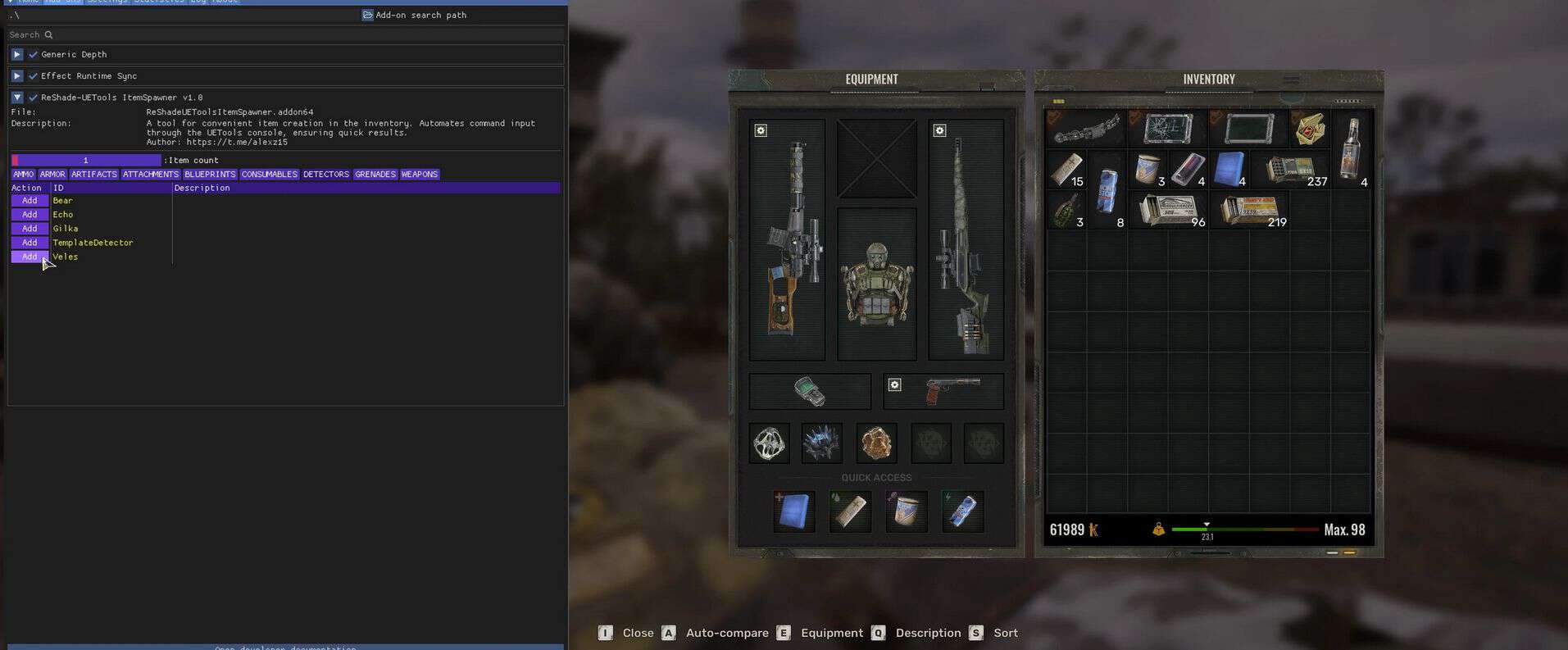The width and height of the screenshot is (1568, 650).
Task: Select the ARTIFACTS category tab
Action: tap(93, 175)
